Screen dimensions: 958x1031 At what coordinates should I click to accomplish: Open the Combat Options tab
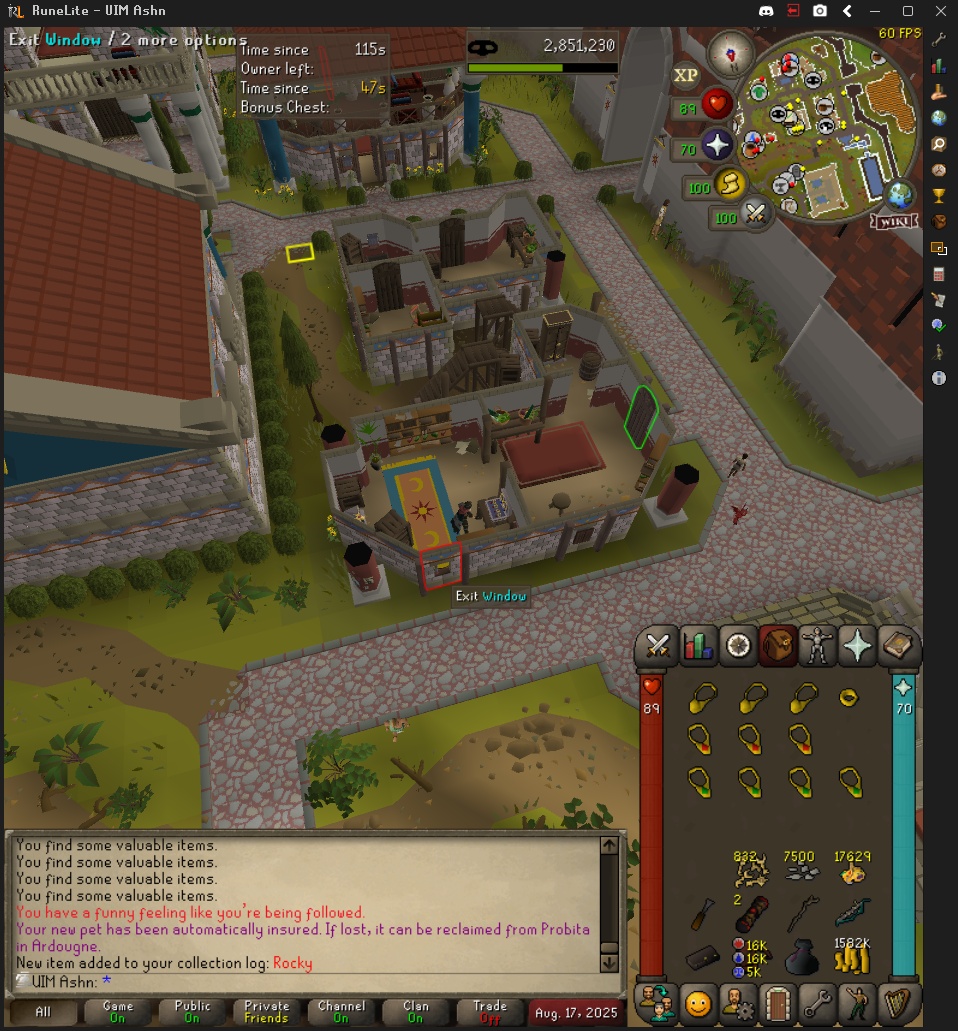click(657, 647)
